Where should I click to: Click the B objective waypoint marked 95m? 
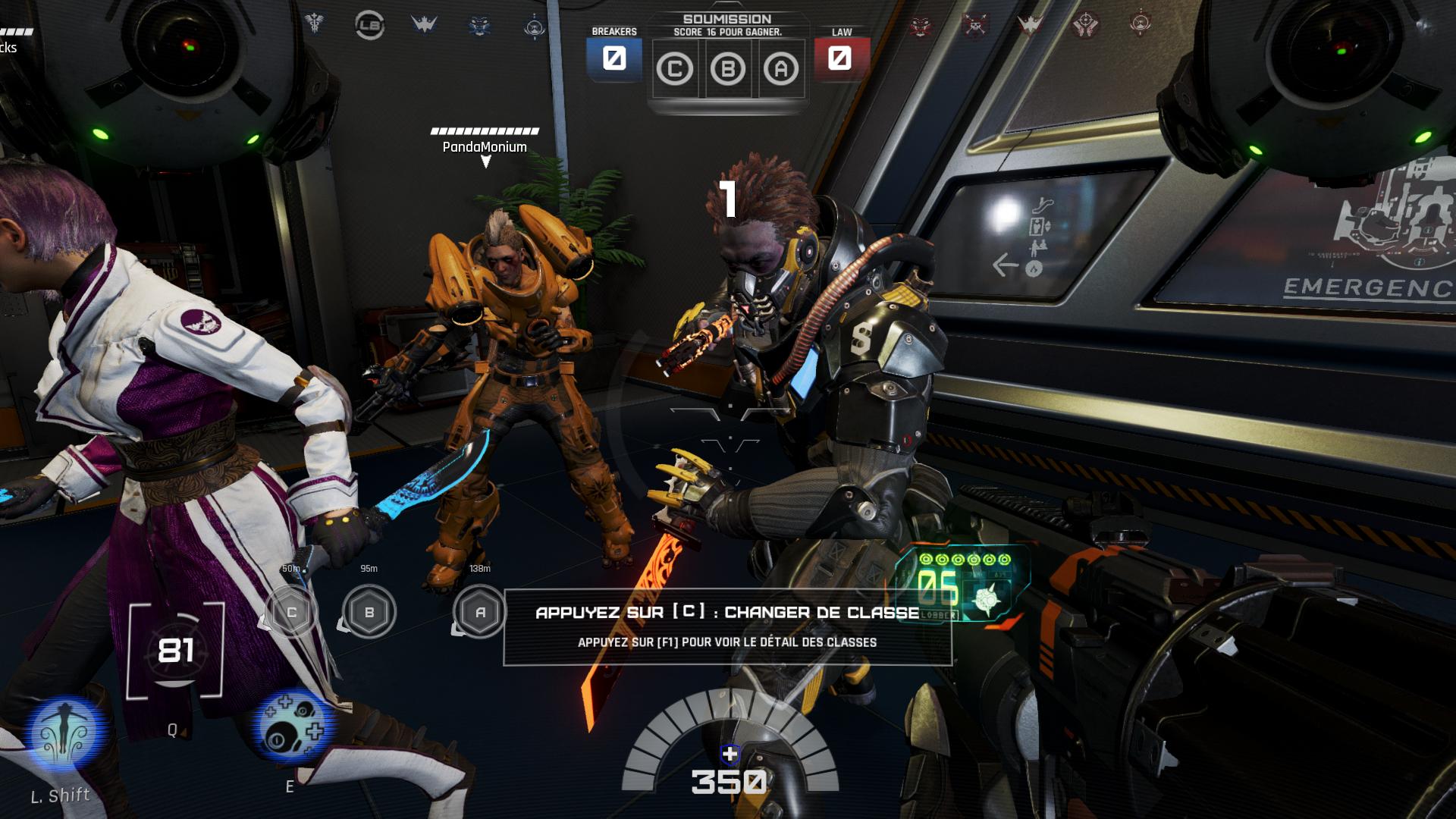click(x=369, y=611)
